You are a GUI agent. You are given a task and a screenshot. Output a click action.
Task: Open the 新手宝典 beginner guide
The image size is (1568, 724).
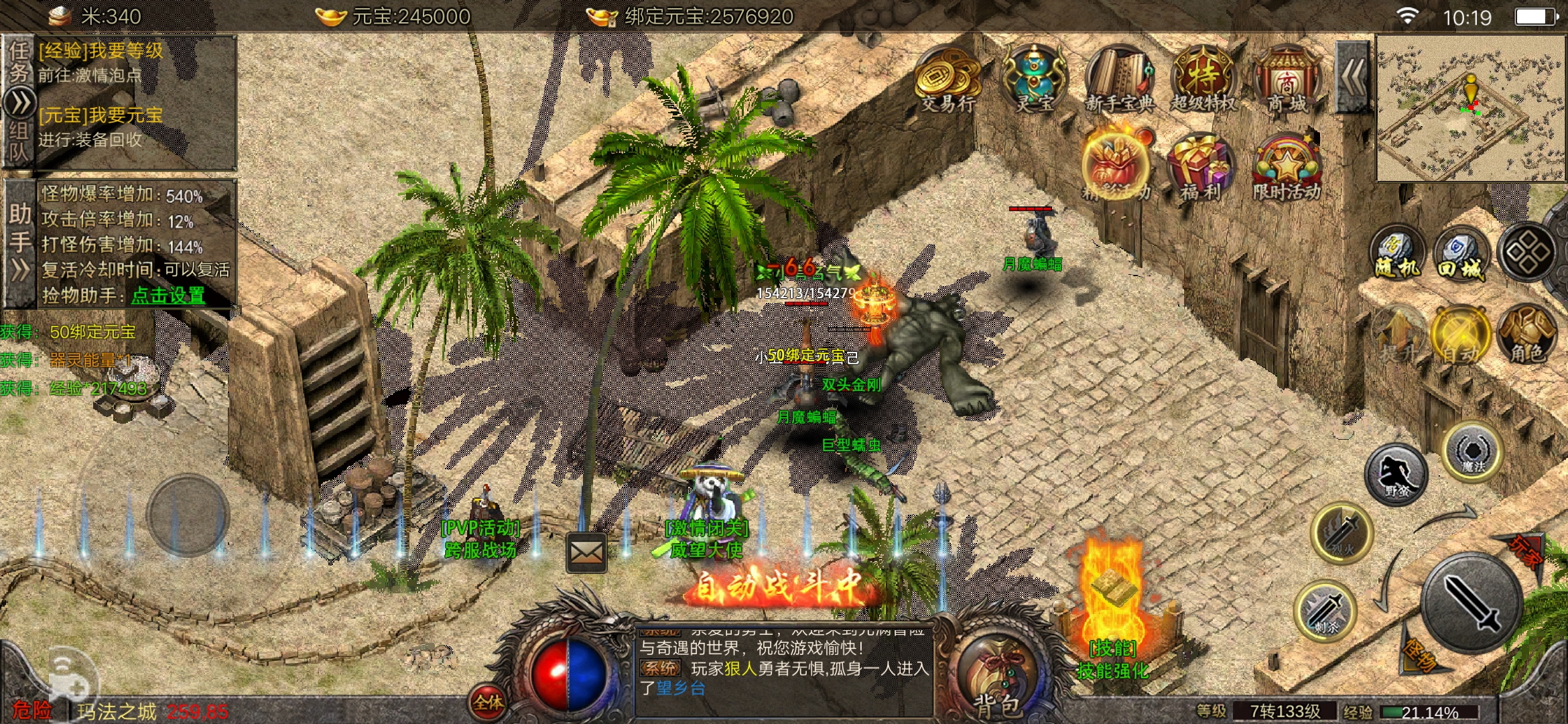point(1119,80)
